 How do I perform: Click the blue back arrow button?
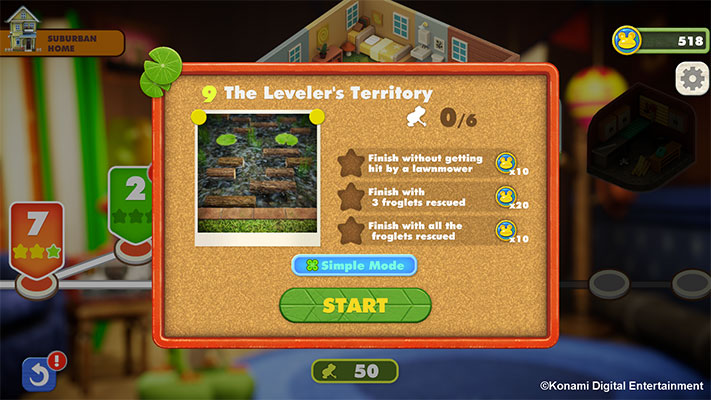(x=37, y=375)
